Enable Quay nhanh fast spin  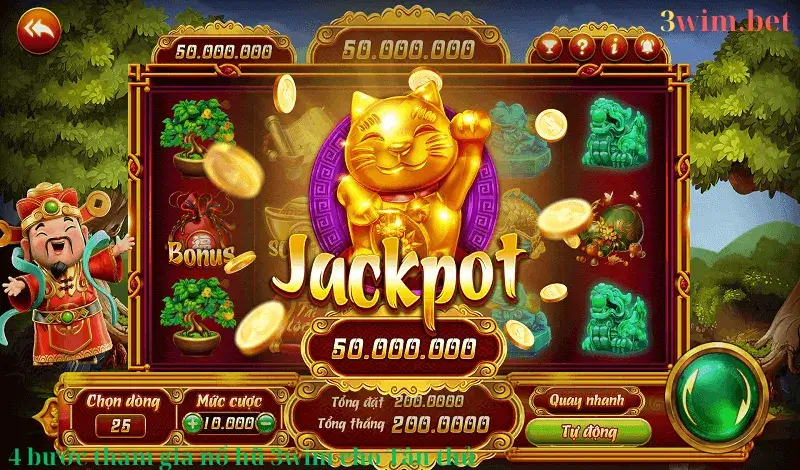click(586, 401)
